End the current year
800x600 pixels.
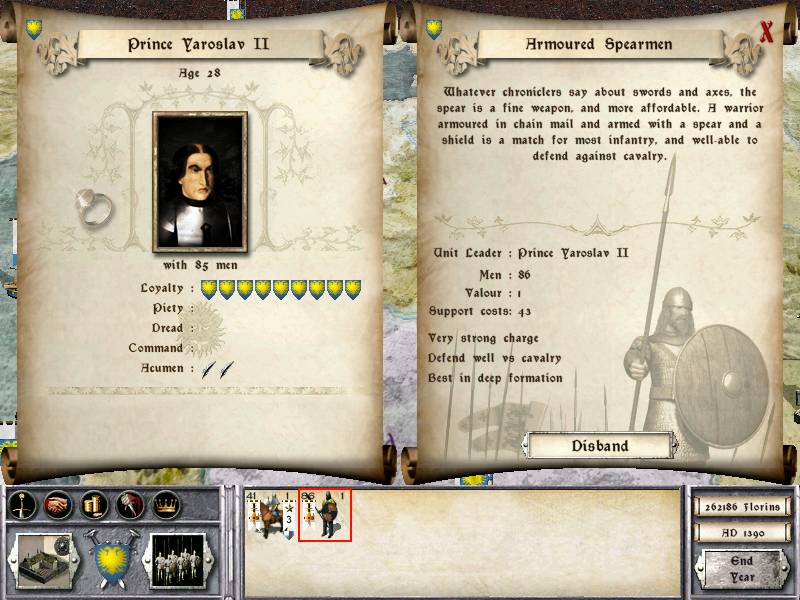tap(741, 569)
